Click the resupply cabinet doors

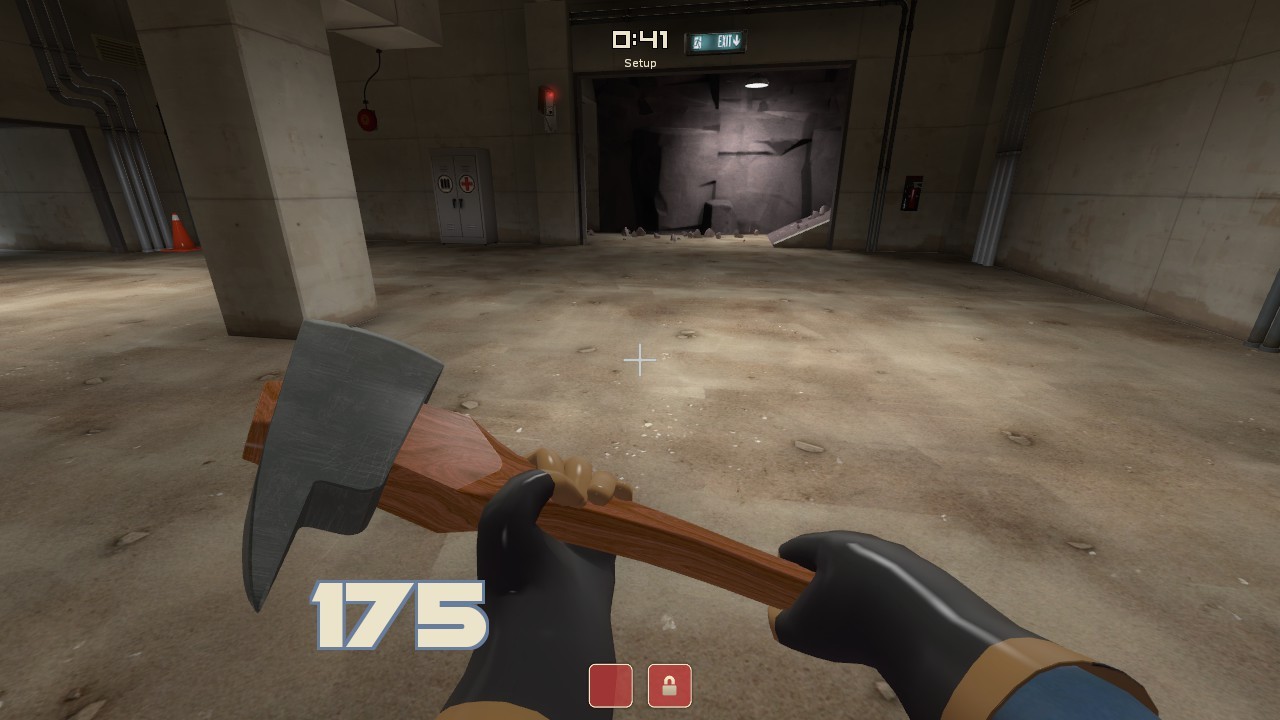point(458,195)
